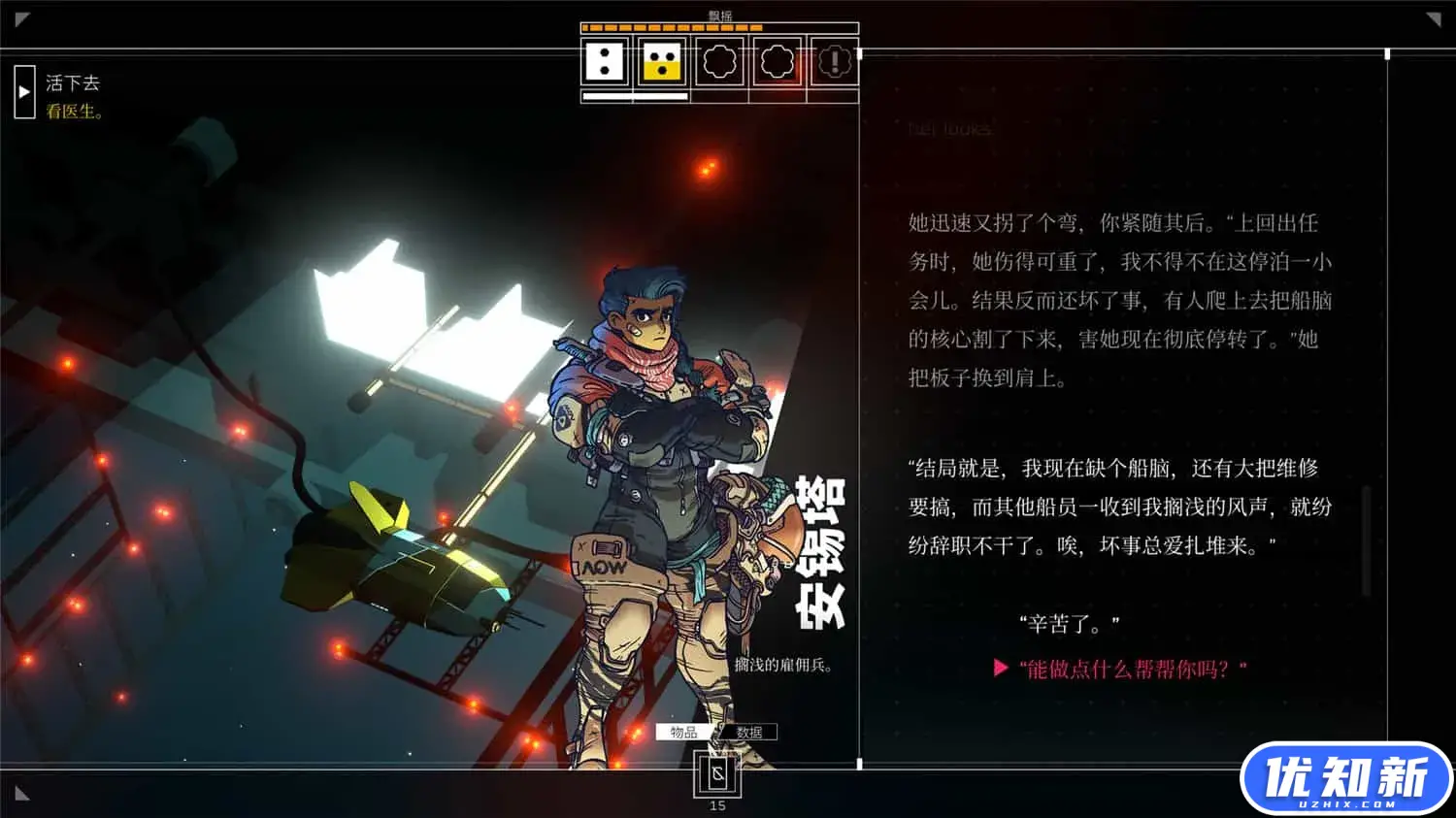Click the top-left camera corner arrow
This screenshot has width=1456, height=818.
point(21,17)
